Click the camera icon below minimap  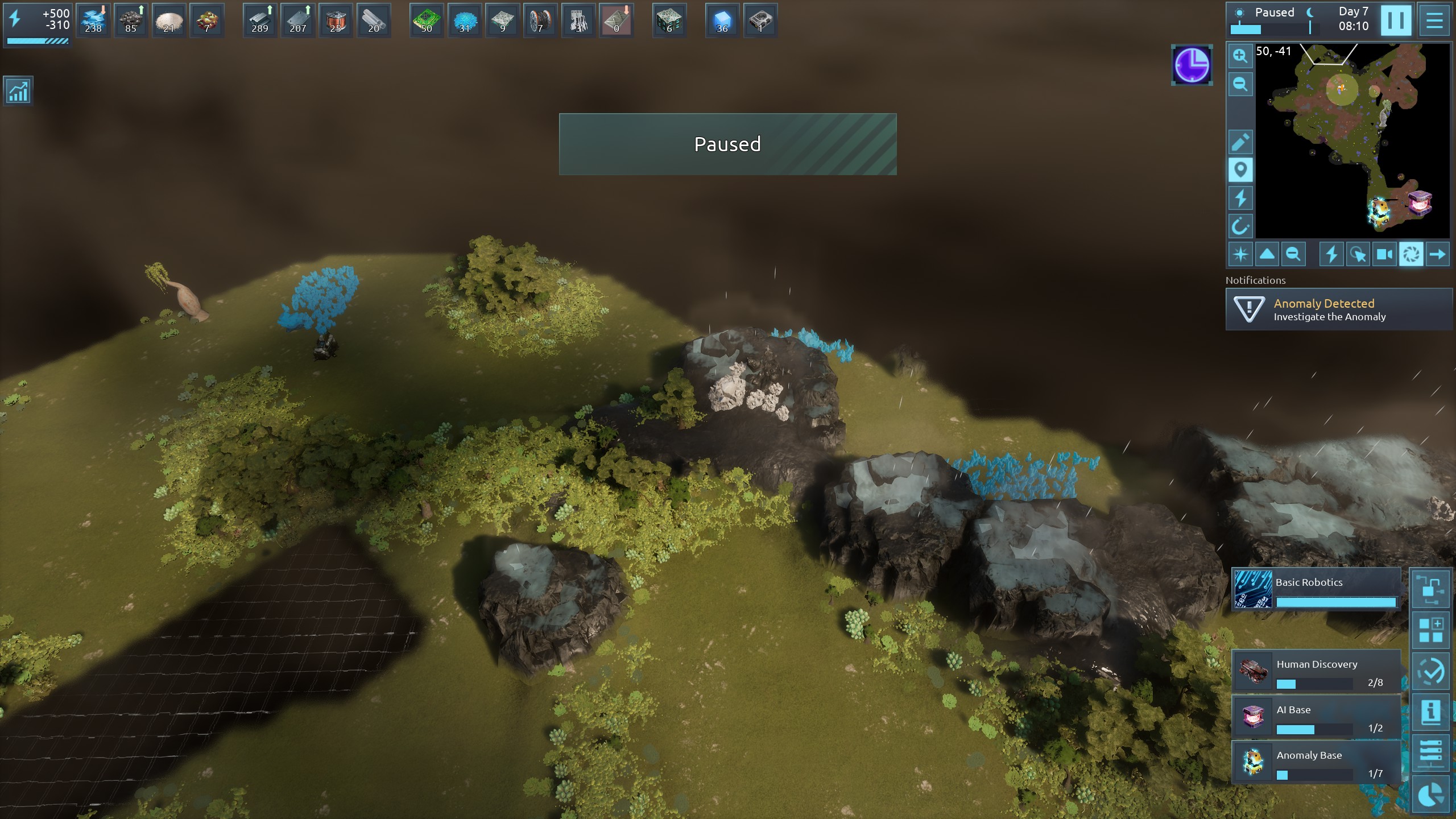tap(1384, 254)
